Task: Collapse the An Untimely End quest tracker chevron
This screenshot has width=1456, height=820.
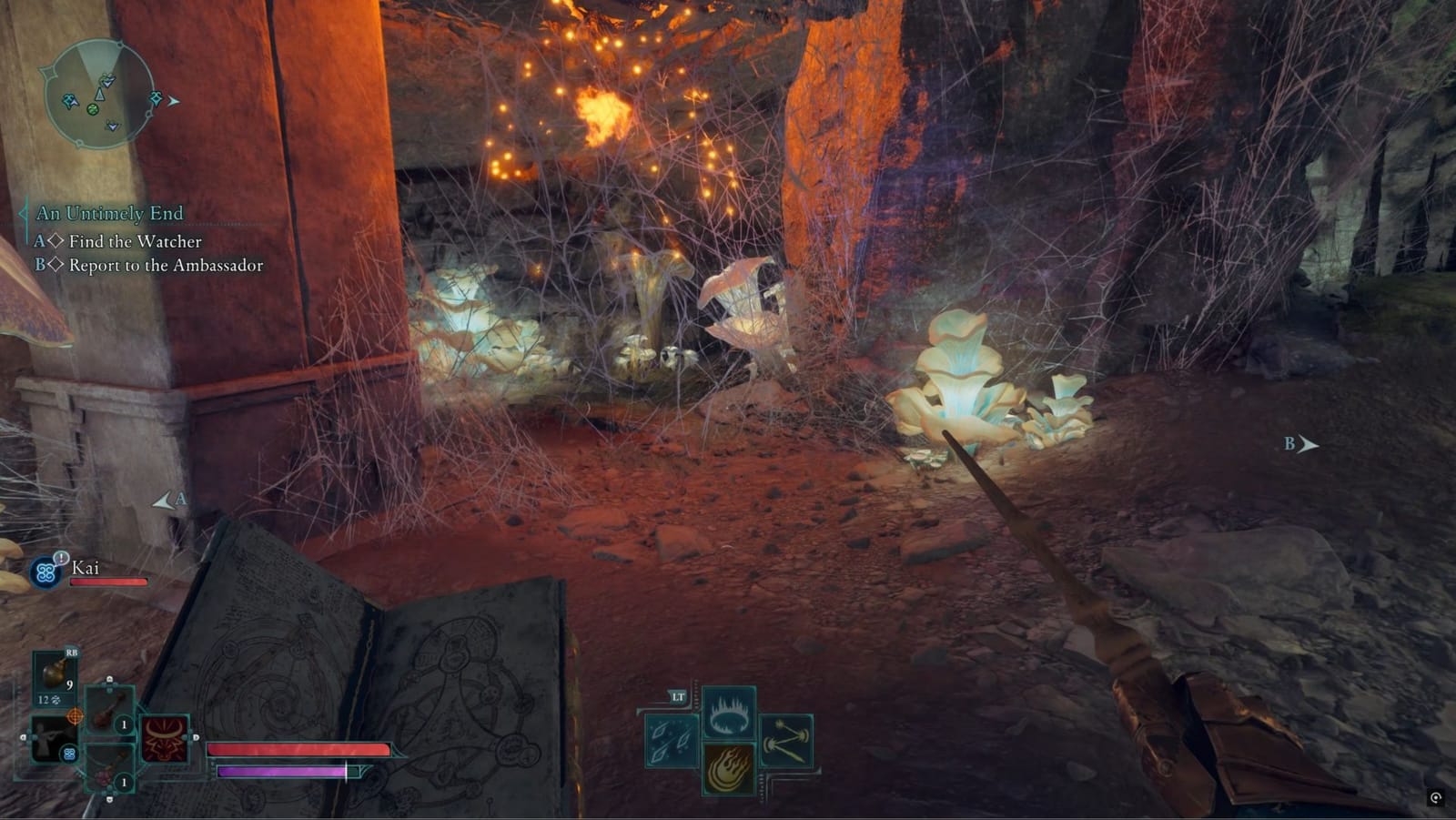Action: coord(24,214)
